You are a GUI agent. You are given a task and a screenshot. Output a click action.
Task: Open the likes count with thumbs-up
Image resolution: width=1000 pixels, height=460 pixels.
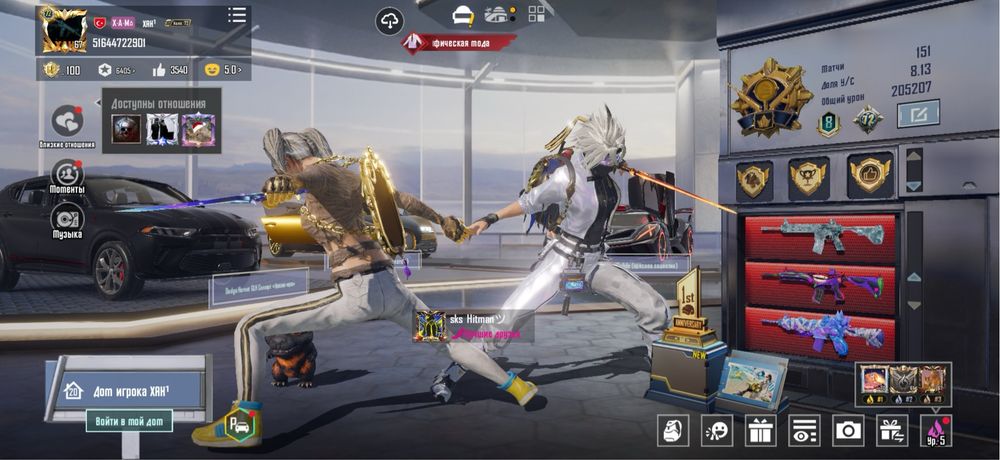(x=170, y=70)
